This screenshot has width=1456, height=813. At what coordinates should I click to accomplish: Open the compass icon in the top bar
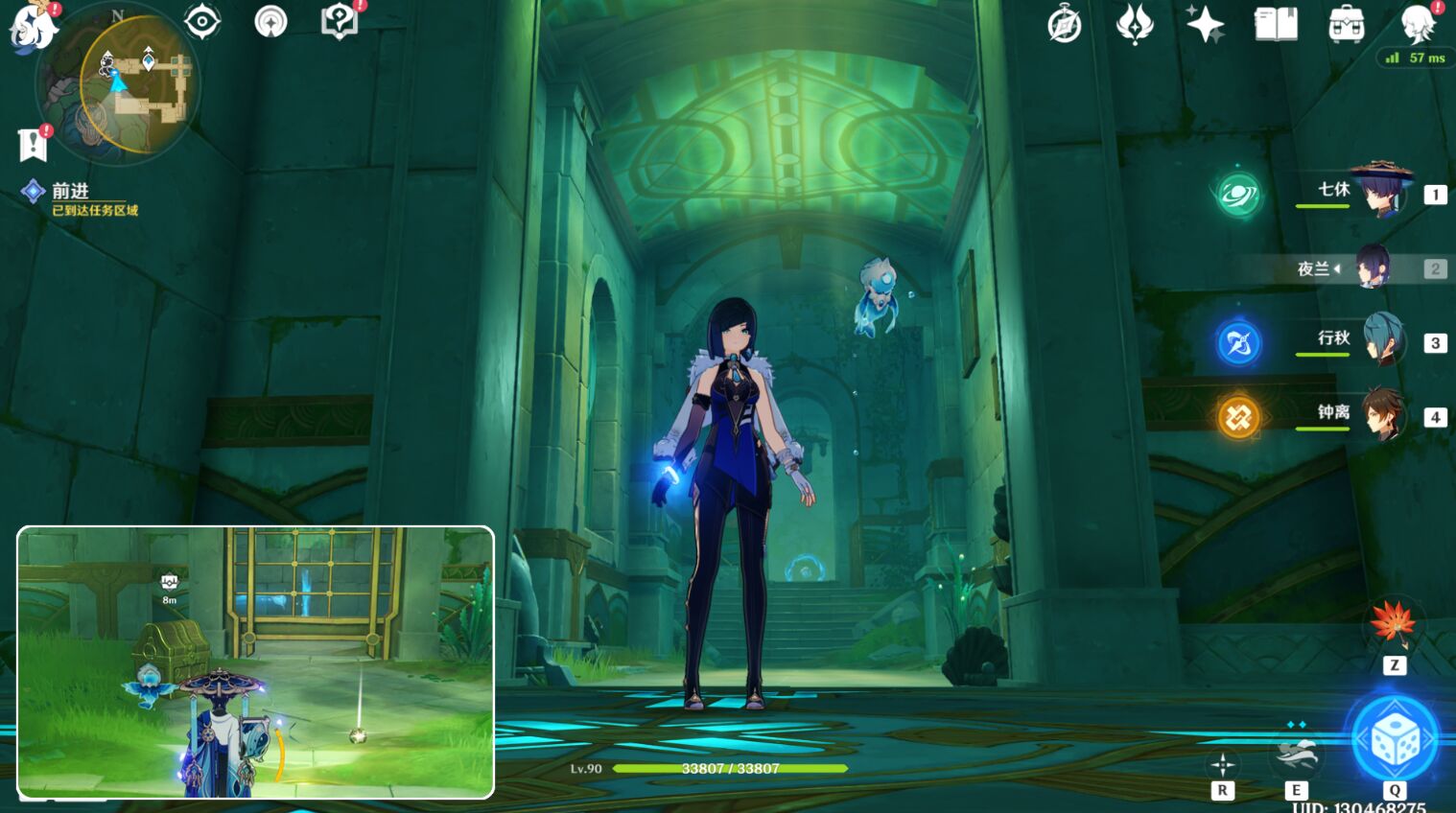coord(1065,24)
